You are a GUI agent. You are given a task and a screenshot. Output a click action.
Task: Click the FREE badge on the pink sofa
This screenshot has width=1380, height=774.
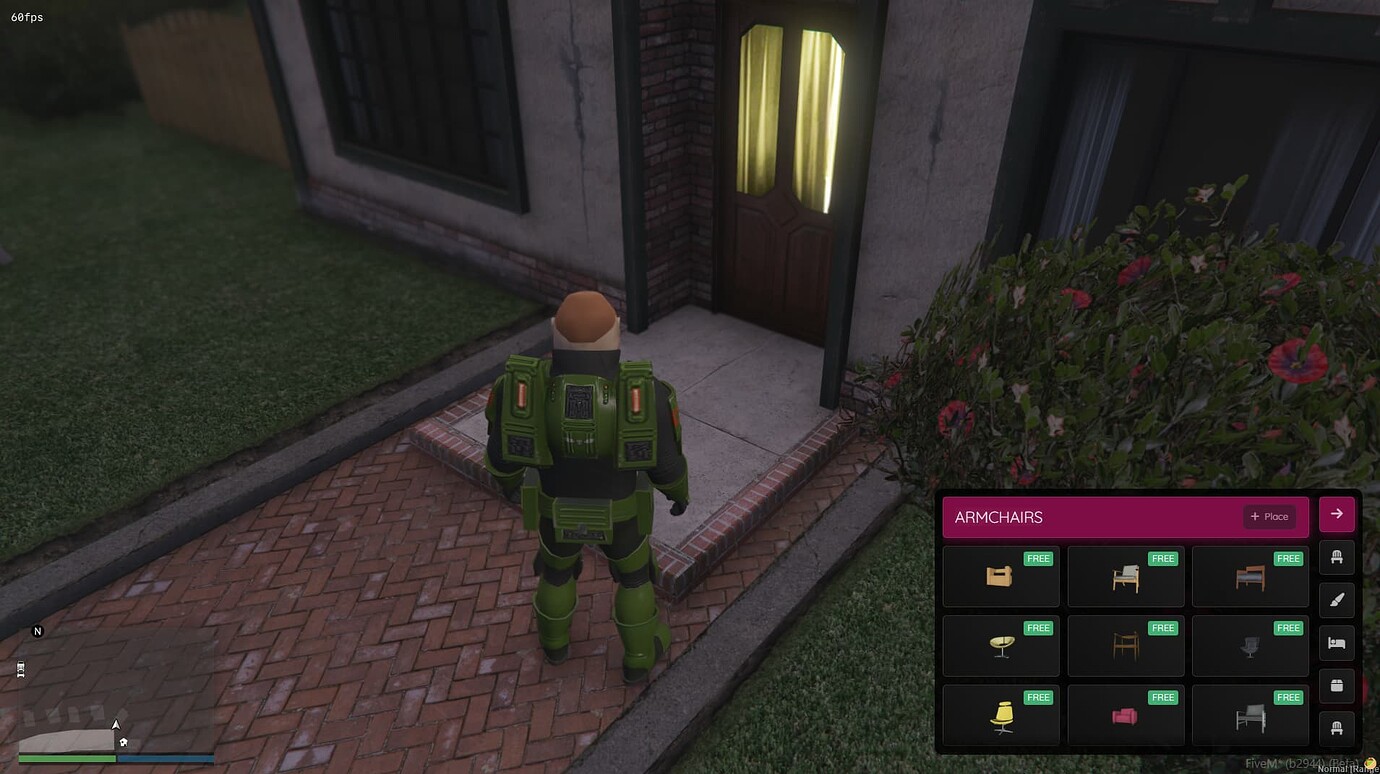coord(1163,696)
